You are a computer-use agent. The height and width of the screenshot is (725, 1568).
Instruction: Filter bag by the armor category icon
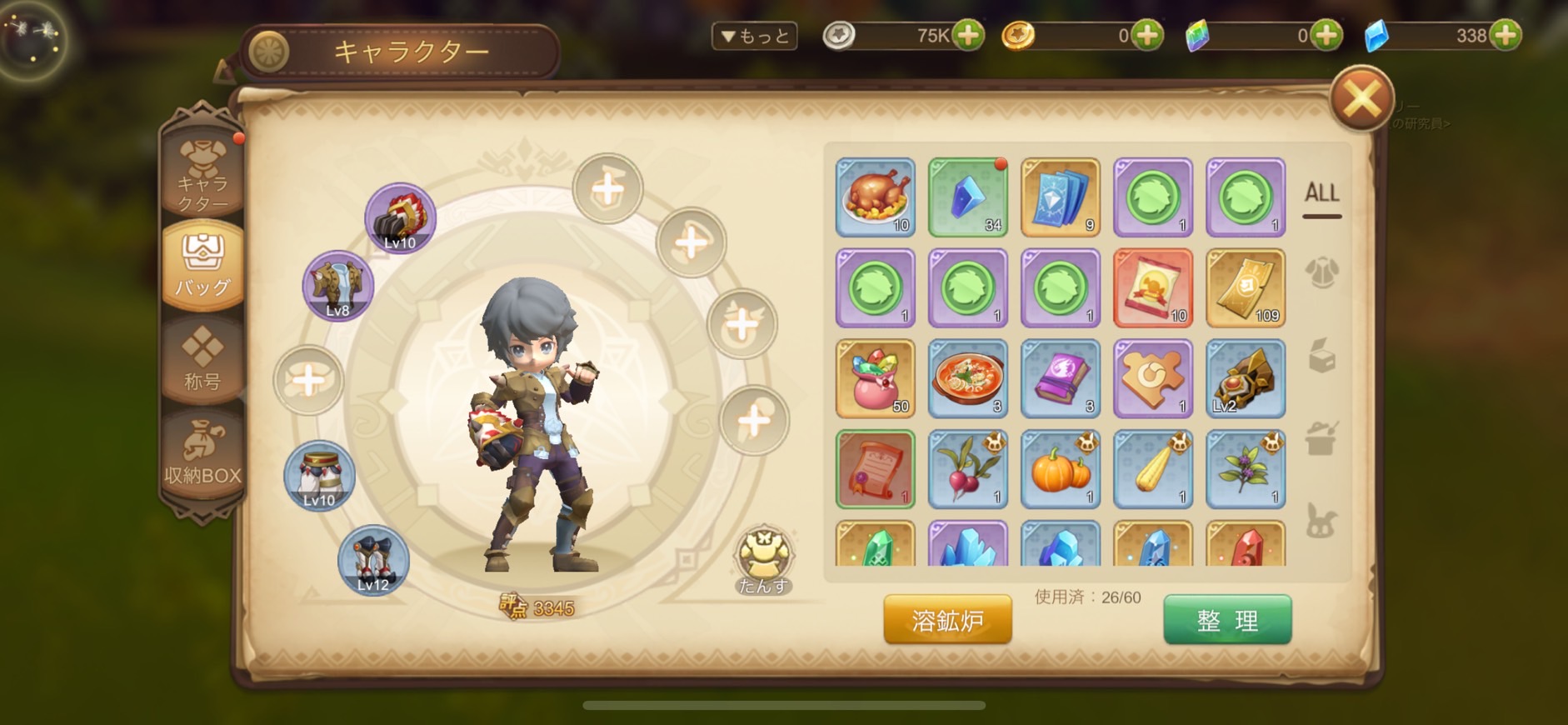coord(1321,272)
